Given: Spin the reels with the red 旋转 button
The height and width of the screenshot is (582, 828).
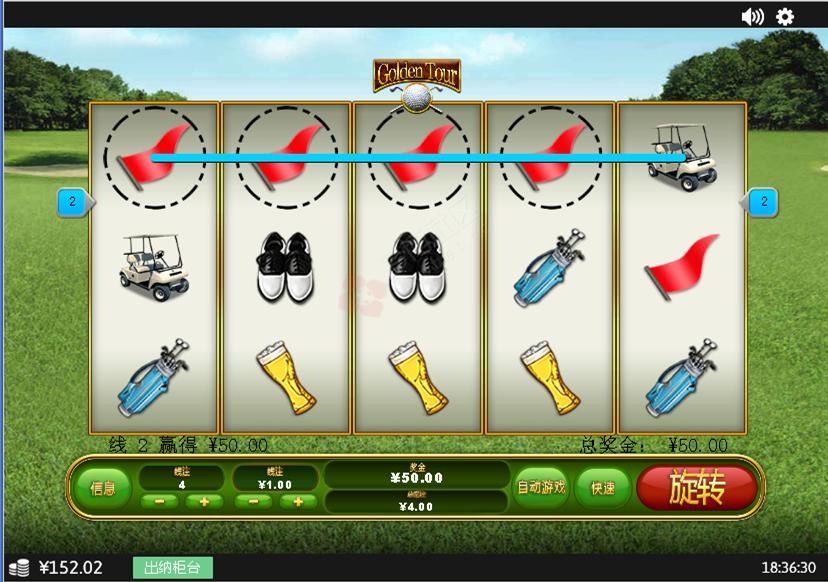Looking at the screenshot, I should click(696, 488).
